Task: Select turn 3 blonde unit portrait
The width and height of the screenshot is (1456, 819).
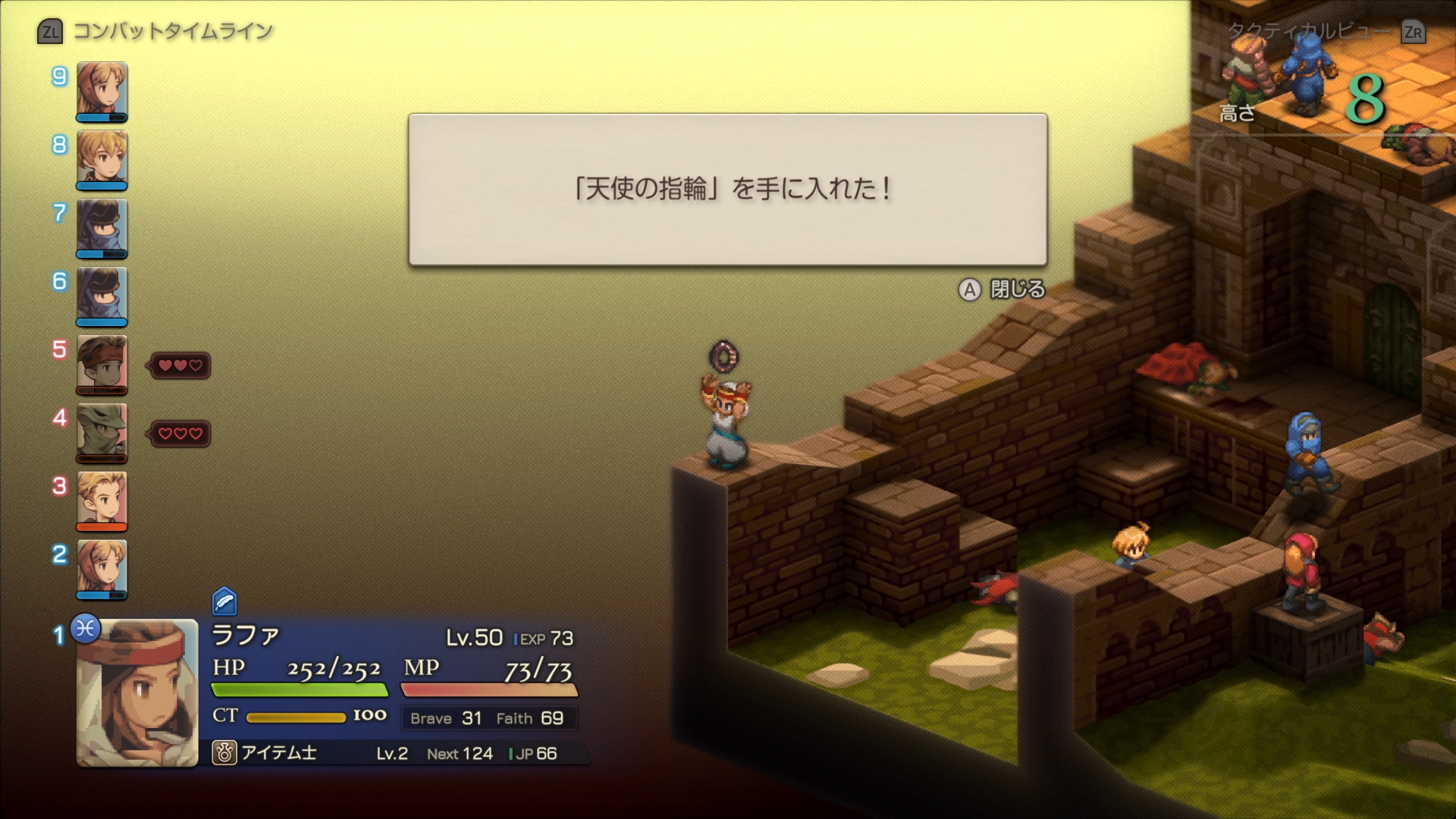Action: pyautogui.click(x=102, y=500)
